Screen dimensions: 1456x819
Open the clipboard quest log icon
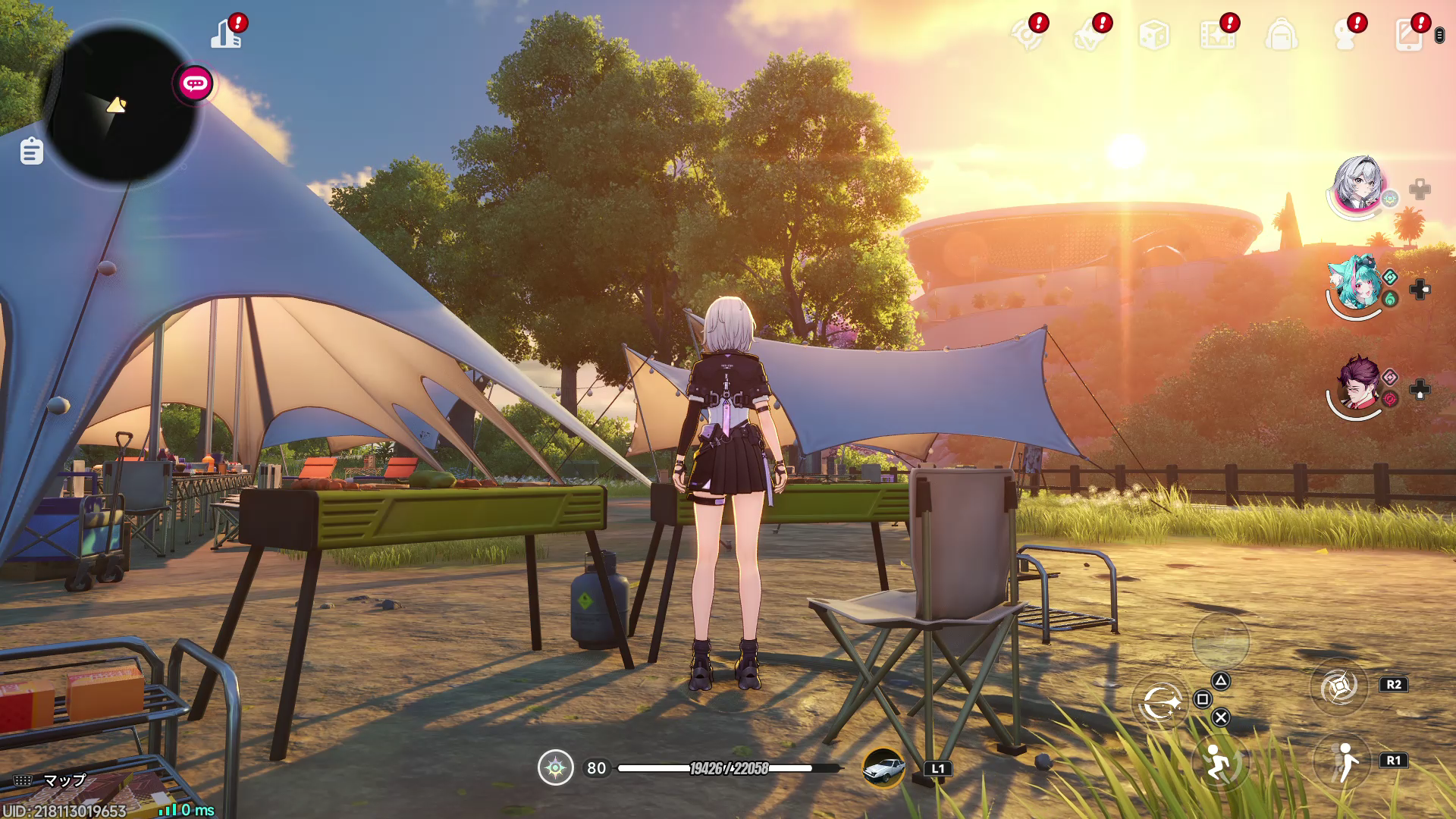coord(31,151)
